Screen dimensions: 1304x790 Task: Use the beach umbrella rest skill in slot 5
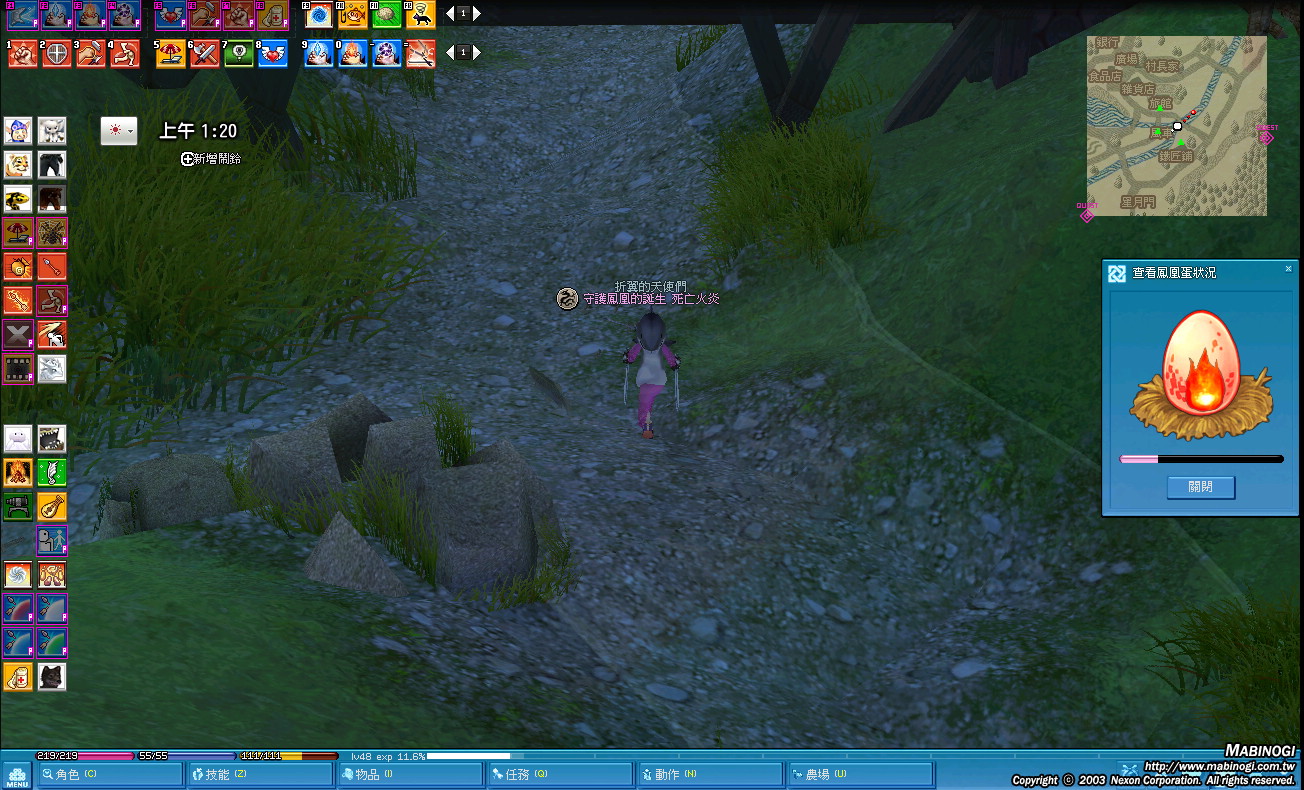pos(171,54)
